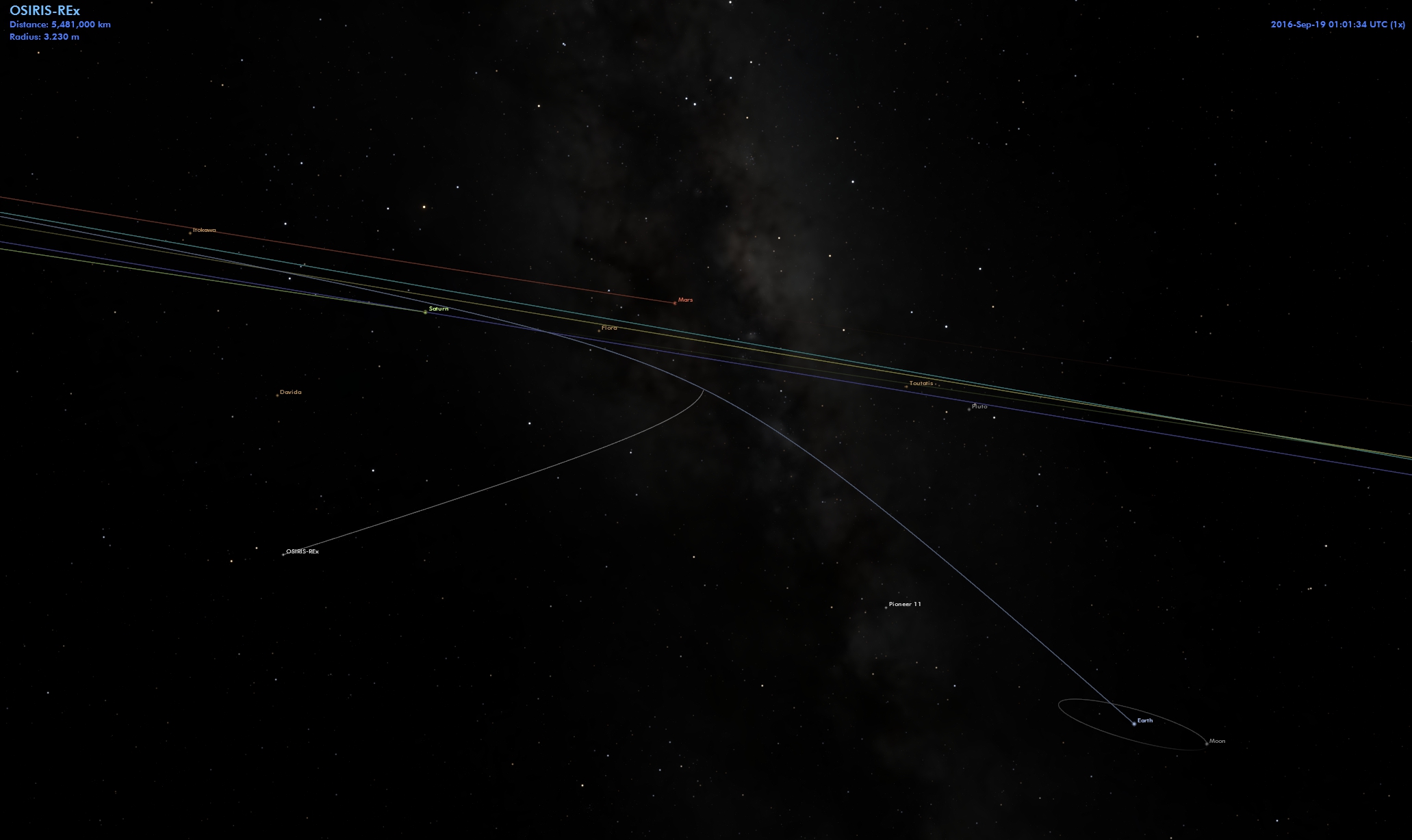Screen dimensions: 1412x840
Task: Select the OSIRIS-REx spacecraft marker
Action: pos(283,554)
